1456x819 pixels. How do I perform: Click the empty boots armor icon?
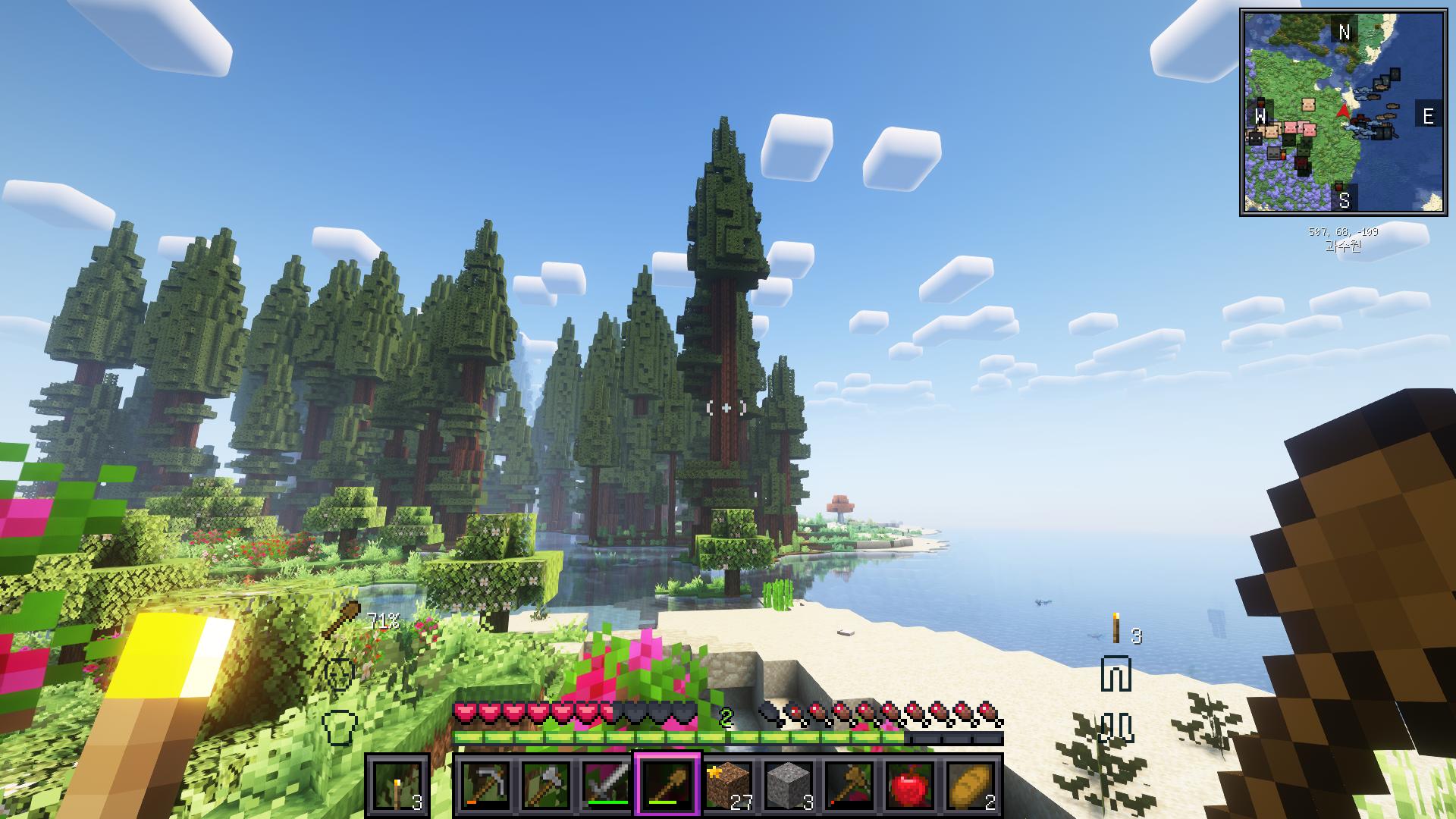click(1116, 726)
